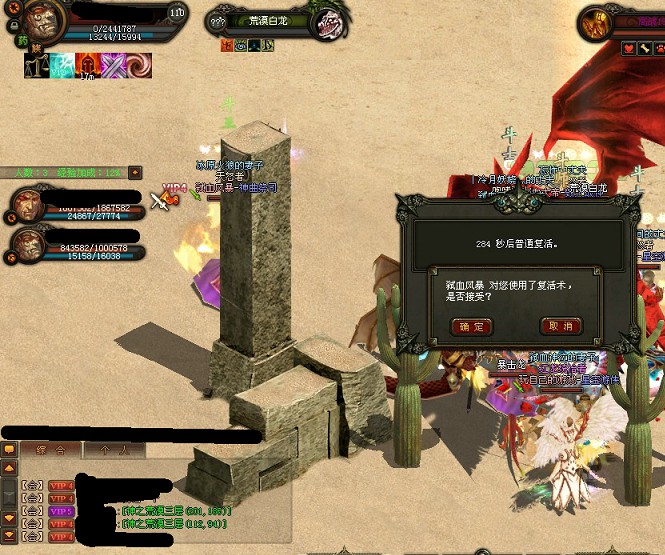
Task: Select the first party member portrait
Action: pyautogui.click(x=29, y=205)
